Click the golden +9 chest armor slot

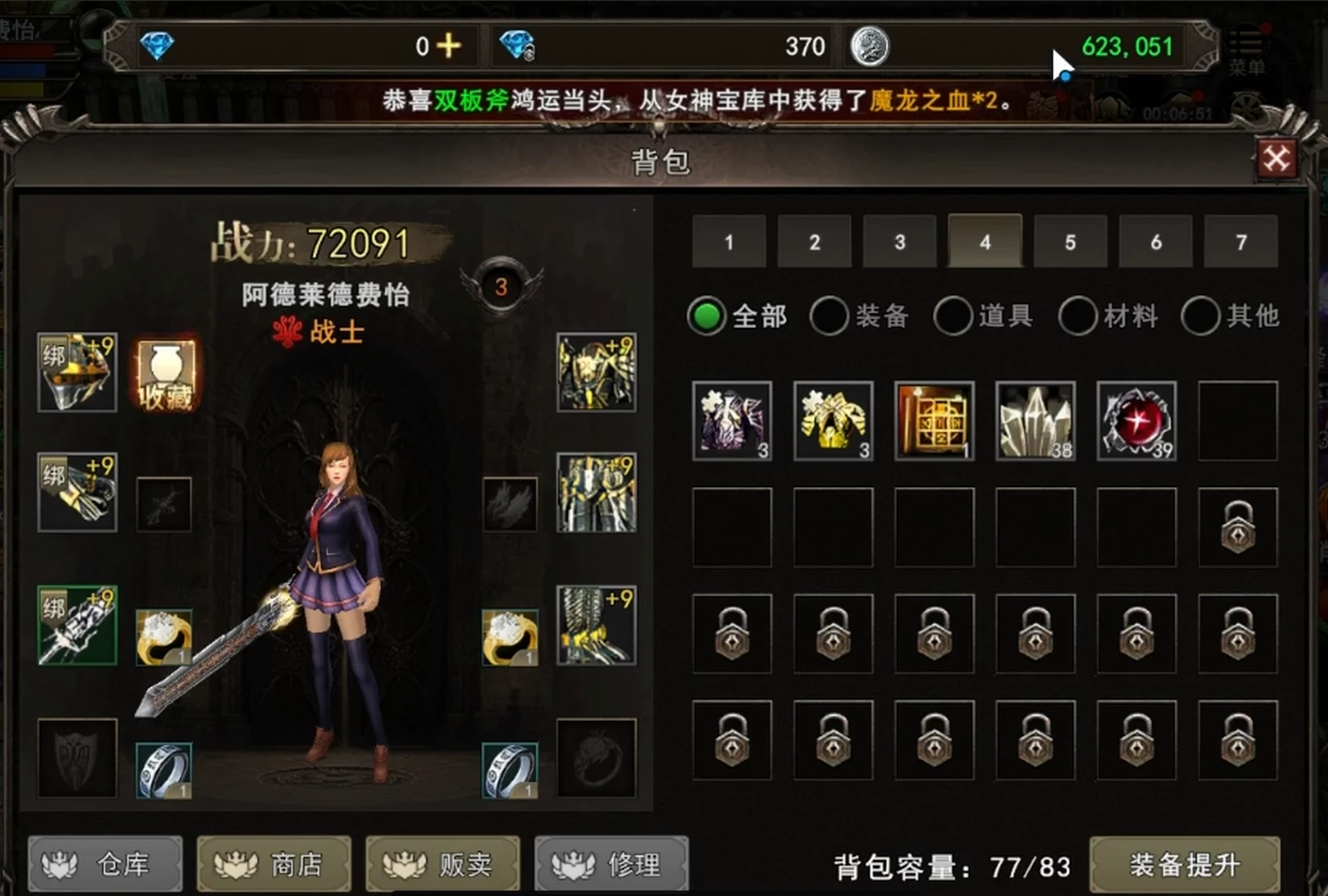[x=596, y=372]
